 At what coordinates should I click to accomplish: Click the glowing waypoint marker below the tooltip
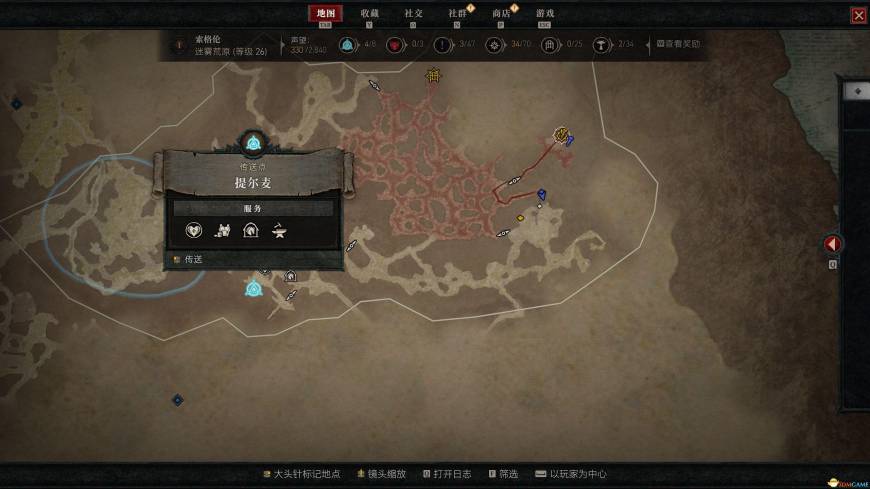point(253,290)
